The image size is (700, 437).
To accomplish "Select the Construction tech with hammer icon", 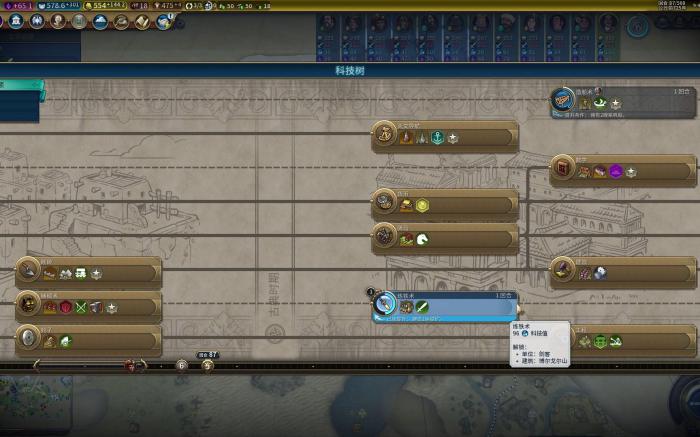I will (622, 271).
